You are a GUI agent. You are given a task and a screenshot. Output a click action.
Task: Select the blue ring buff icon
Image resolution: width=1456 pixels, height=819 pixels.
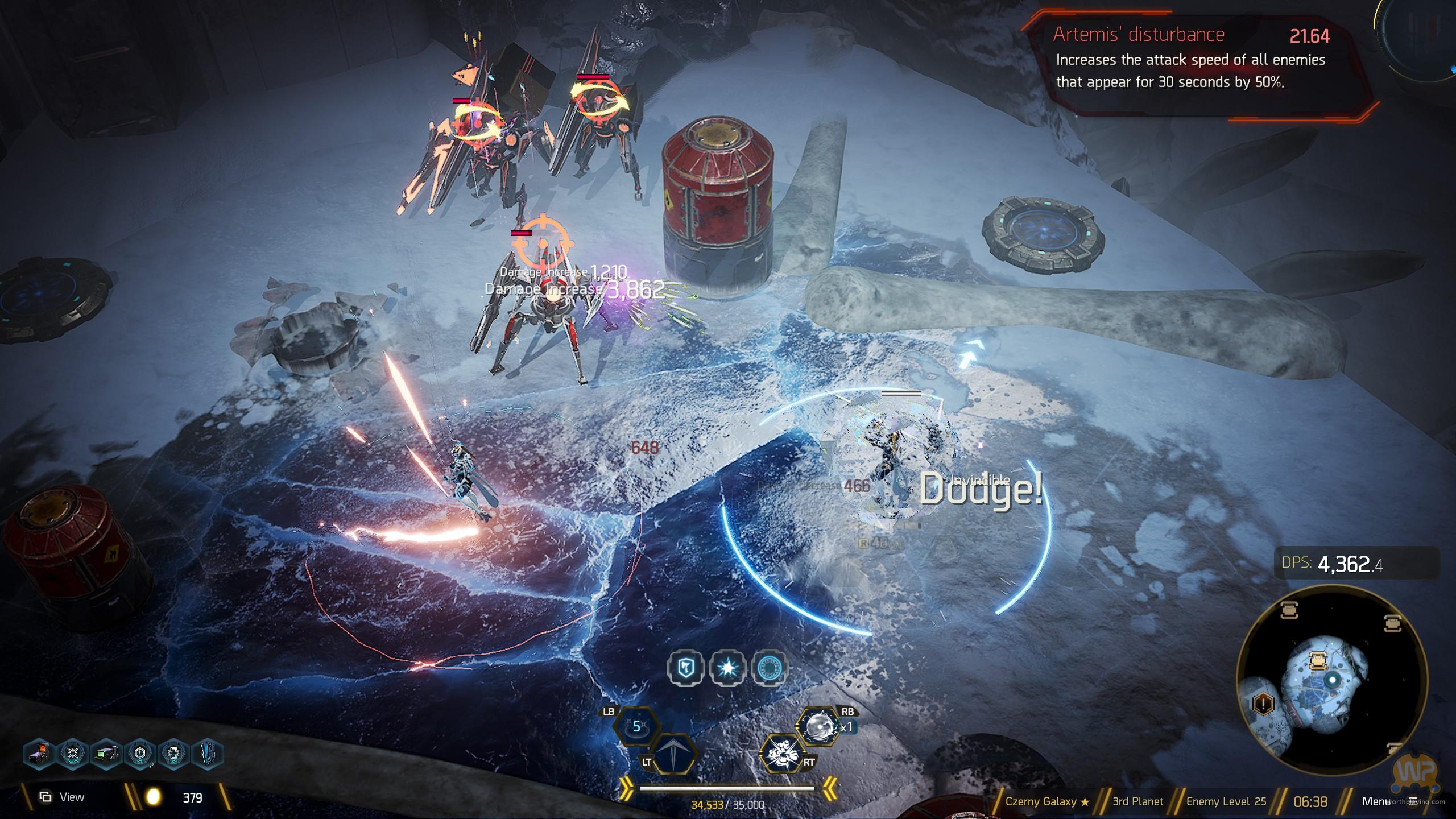pos(770,668)
